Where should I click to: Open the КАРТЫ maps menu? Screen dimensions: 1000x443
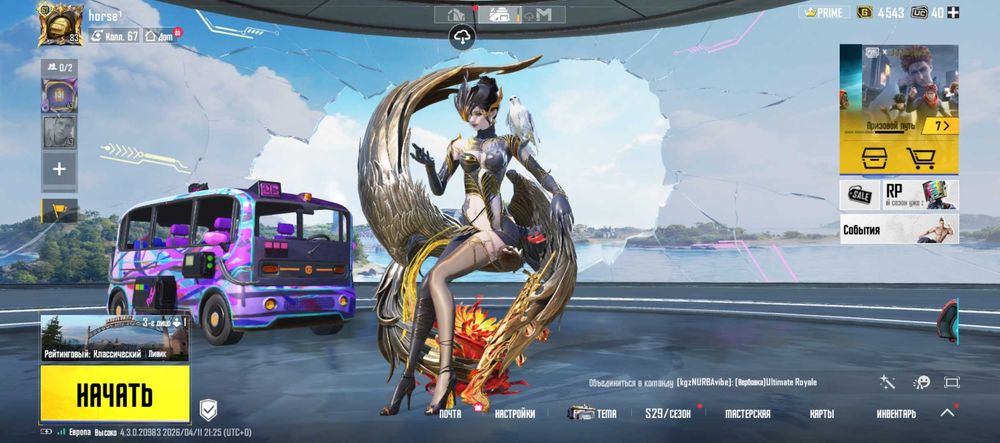tap(821, 414)
